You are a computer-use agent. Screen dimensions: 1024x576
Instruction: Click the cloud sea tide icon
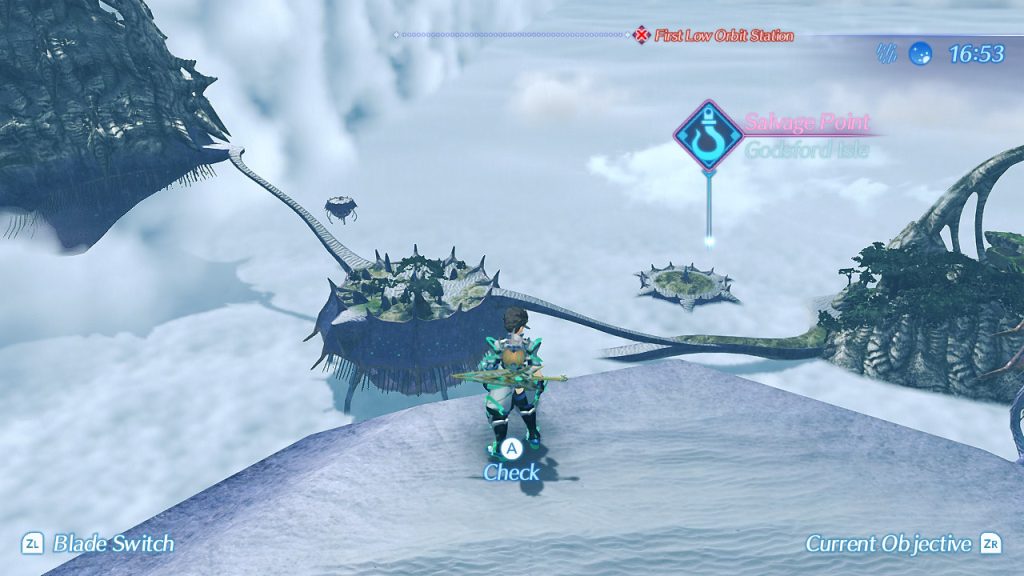(x=886, y=53)
